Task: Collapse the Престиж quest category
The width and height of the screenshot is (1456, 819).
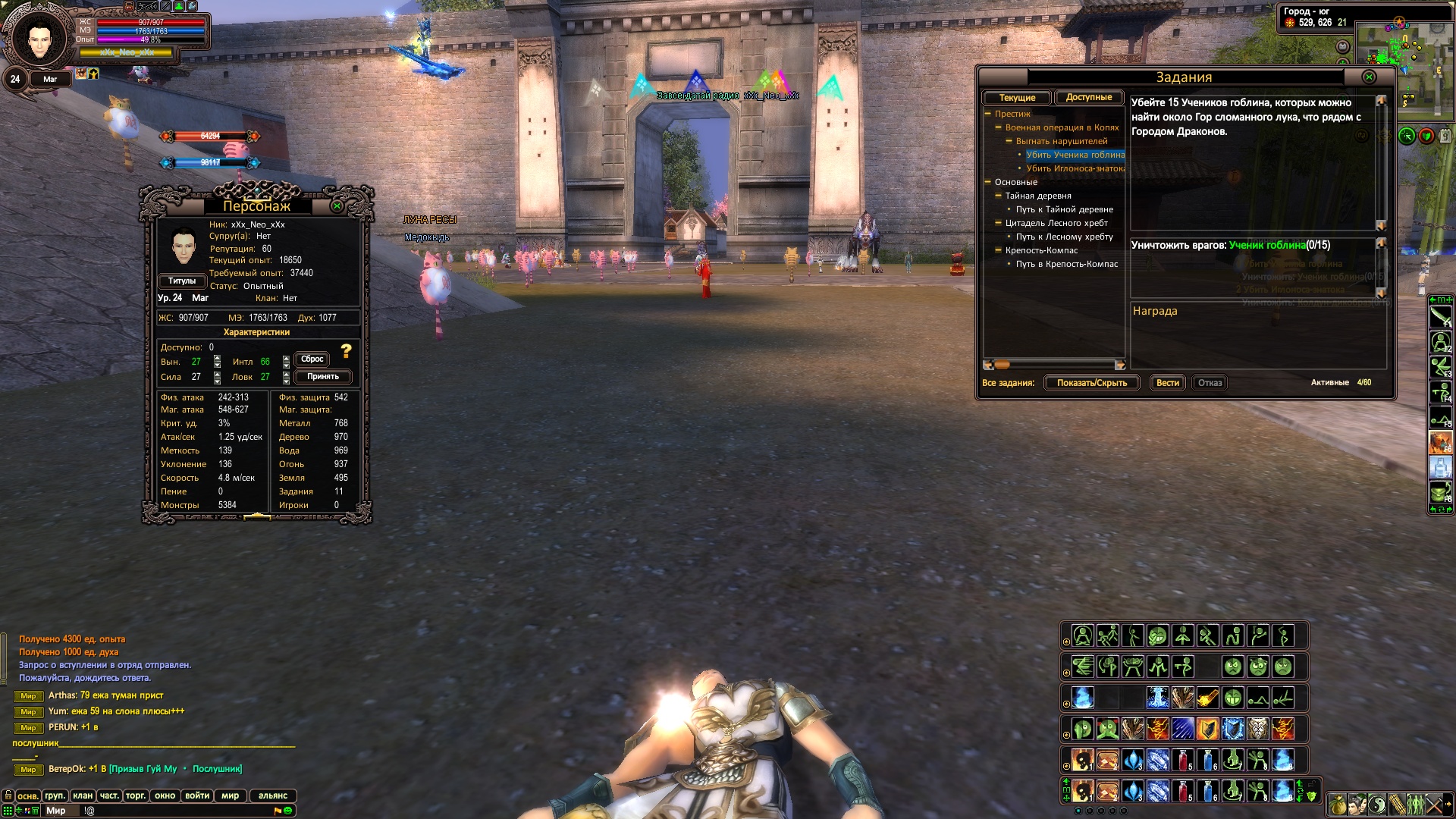Action: [x=988, y=114]
